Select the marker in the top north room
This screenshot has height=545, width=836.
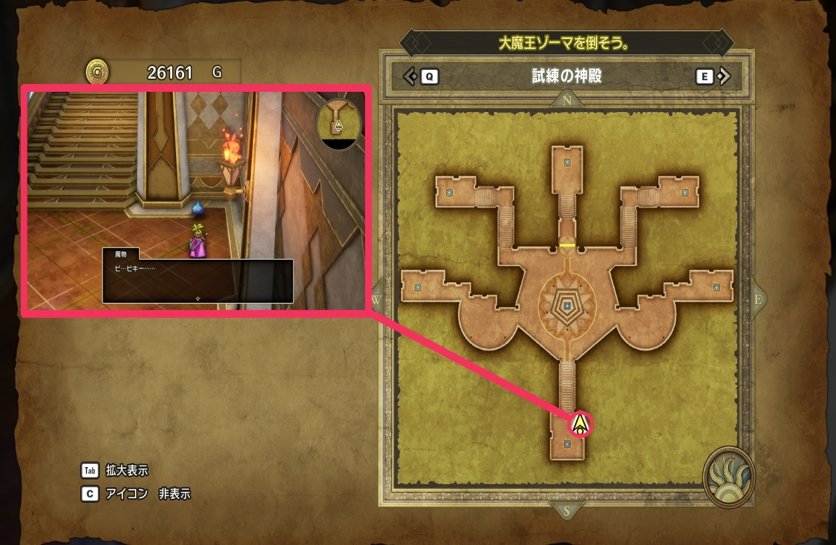(x=567, y=161)
